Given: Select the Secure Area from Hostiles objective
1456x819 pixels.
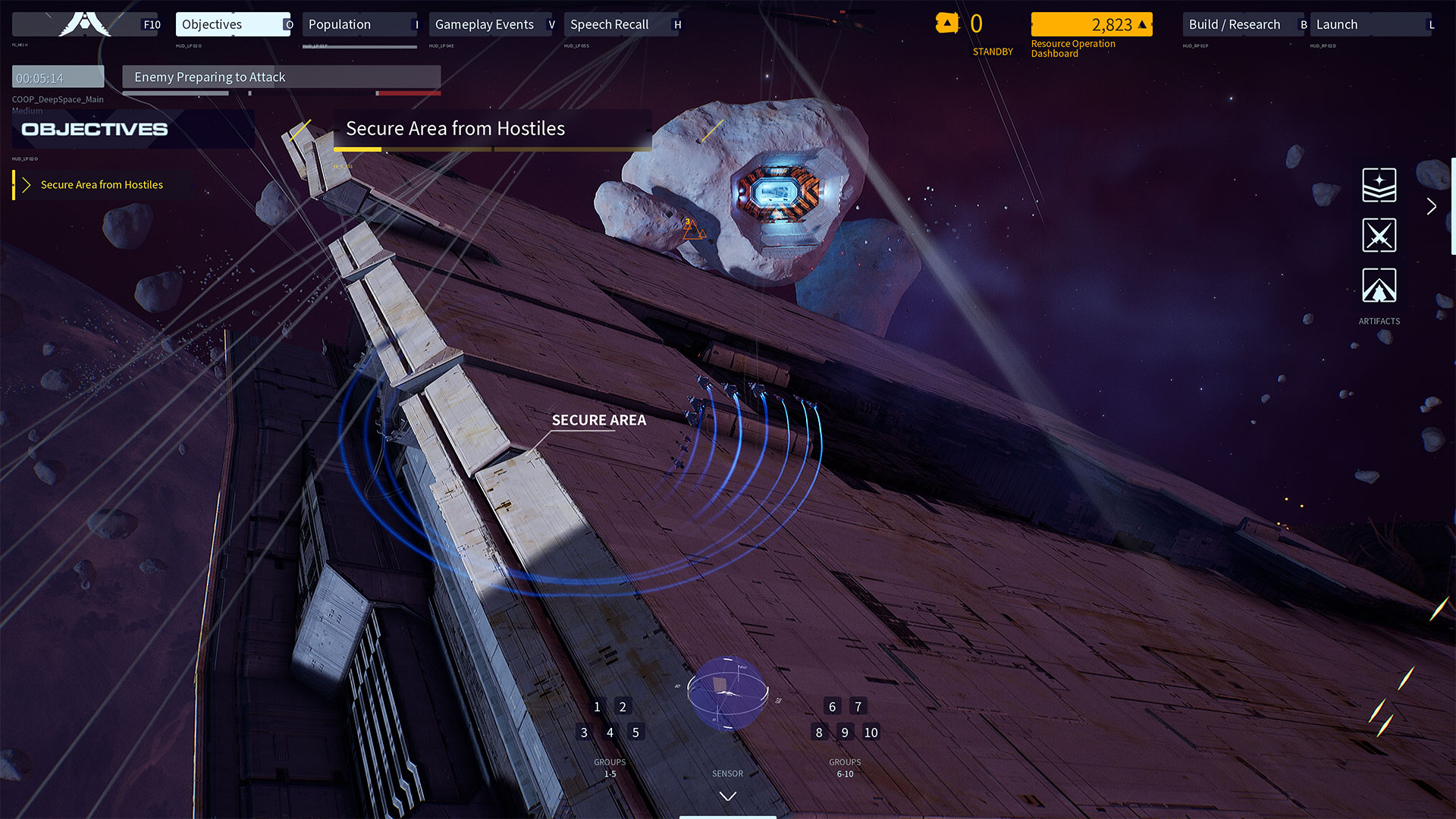Looking at the screenshot, I should pos(102,185).
